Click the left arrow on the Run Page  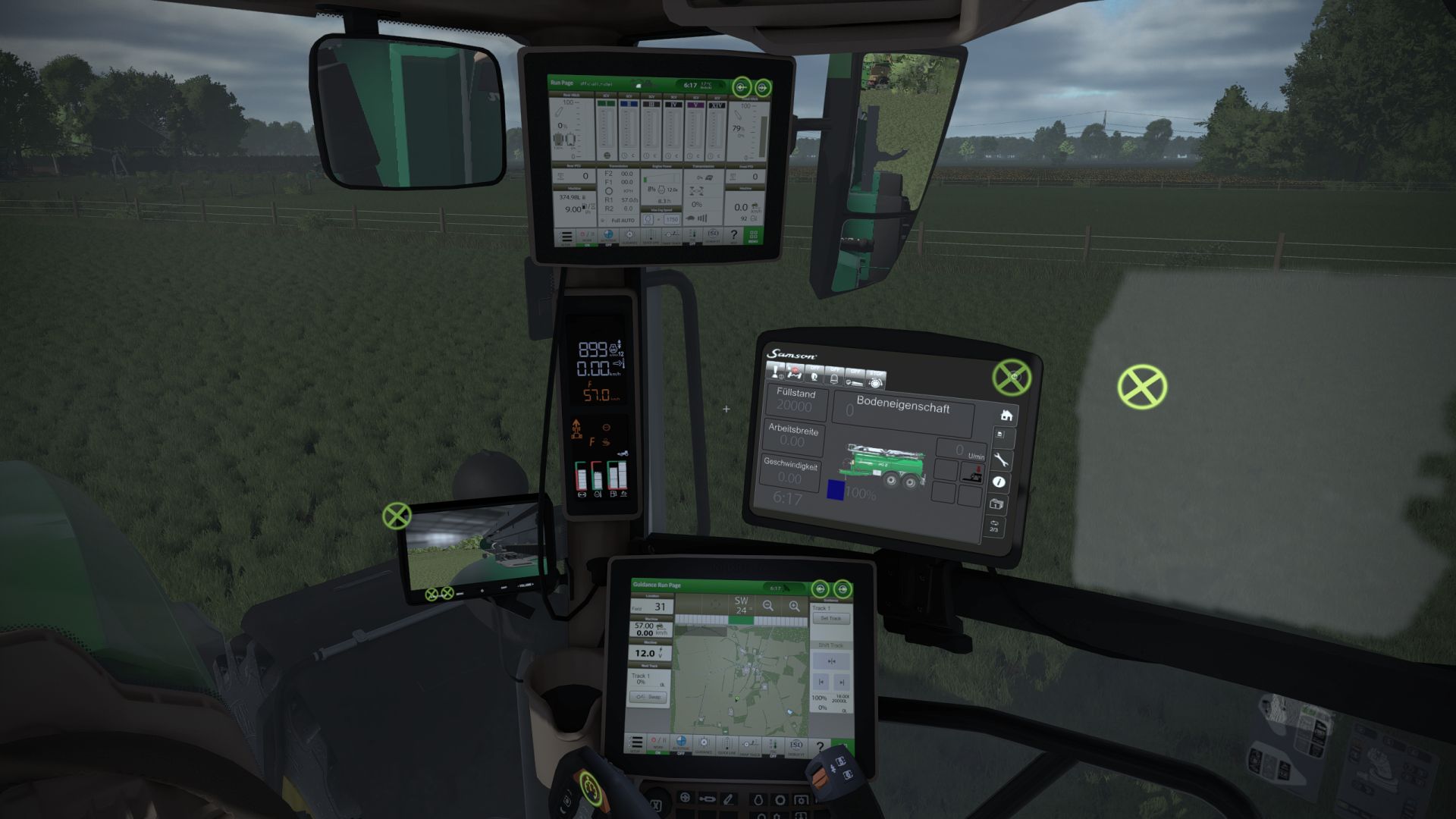pos(742,88)
